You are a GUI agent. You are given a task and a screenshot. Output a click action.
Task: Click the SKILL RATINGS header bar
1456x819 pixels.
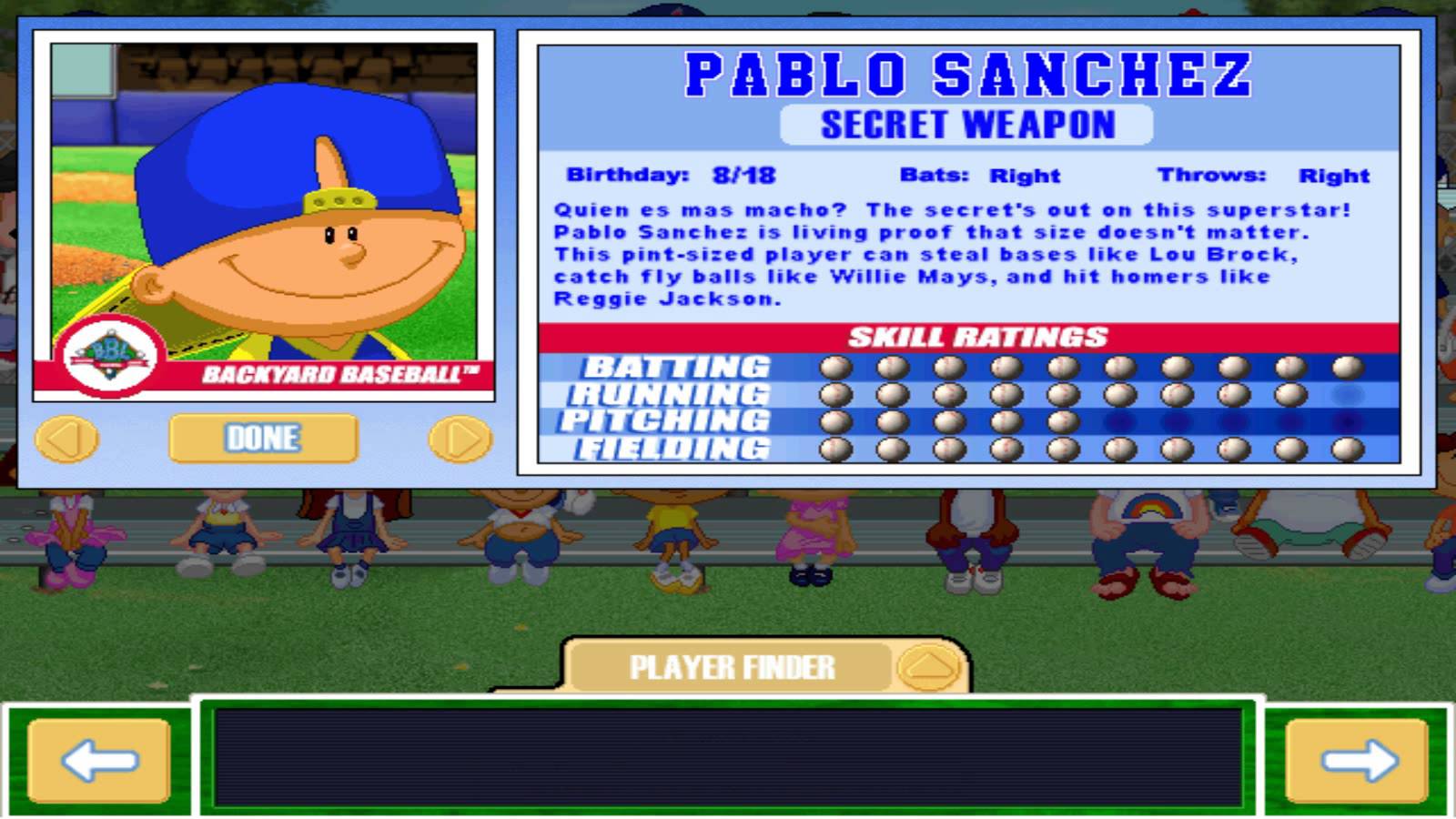978,337
